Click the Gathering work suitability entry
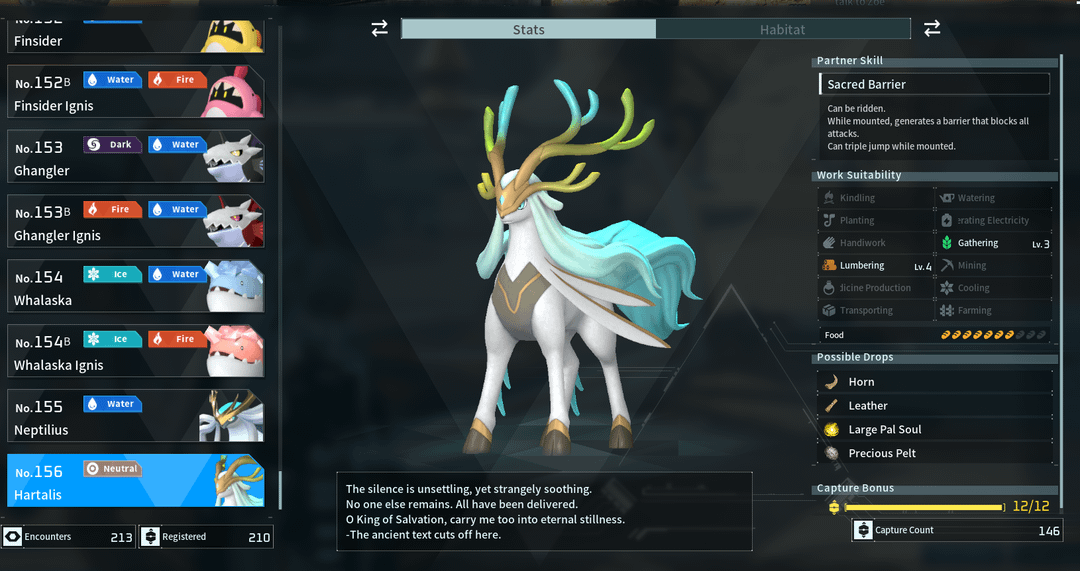 click(x=994, y=243)
